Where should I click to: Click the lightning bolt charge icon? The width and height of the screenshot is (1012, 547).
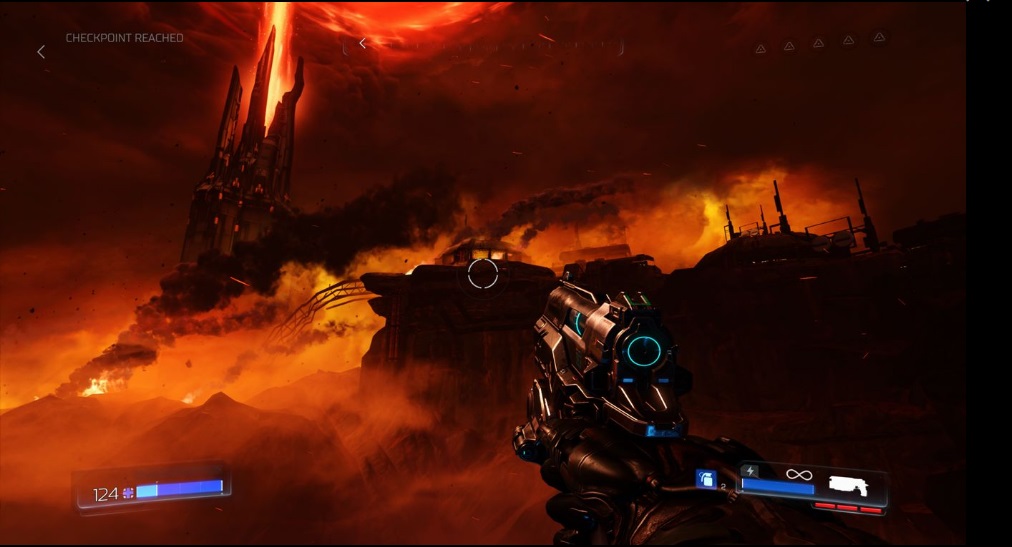pyautogui.click(x=750, y=471)
